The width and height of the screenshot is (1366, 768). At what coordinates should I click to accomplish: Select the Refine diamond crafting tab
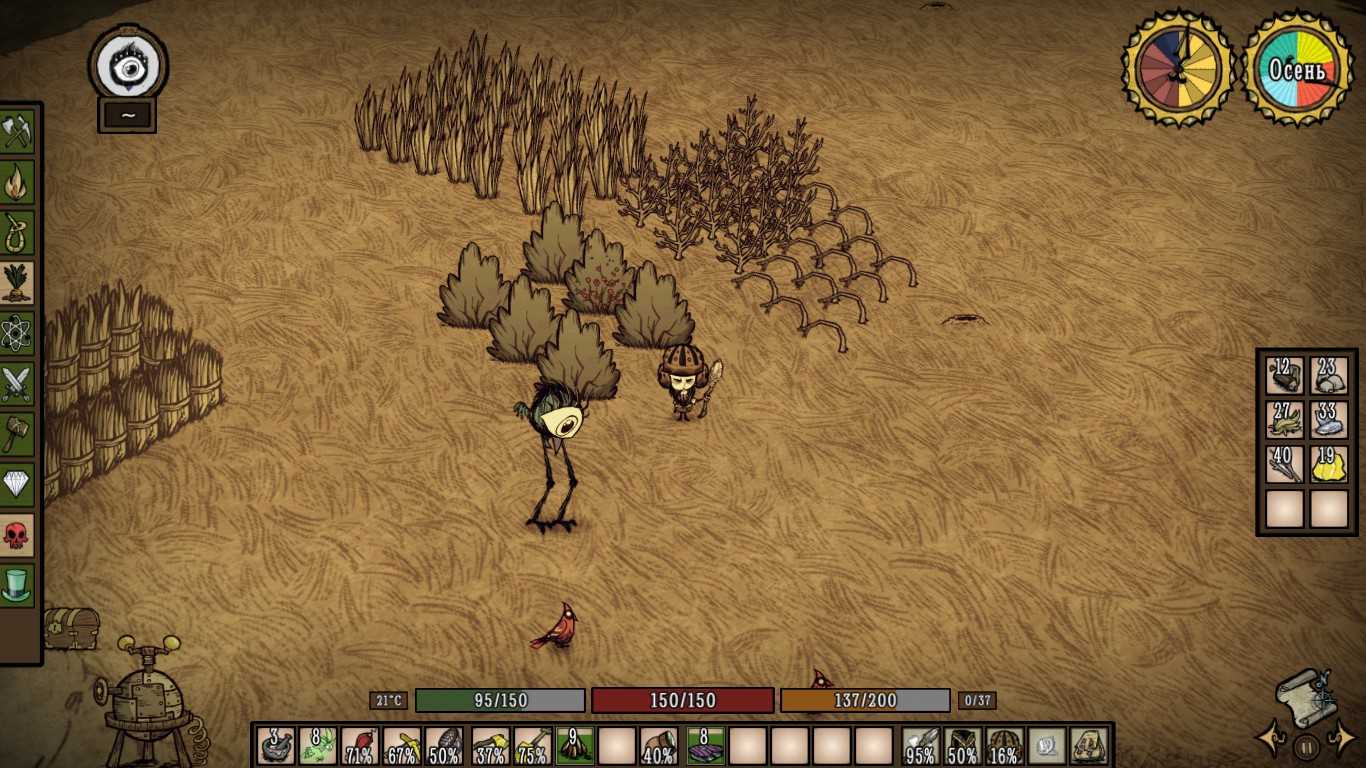click(17, 485)
